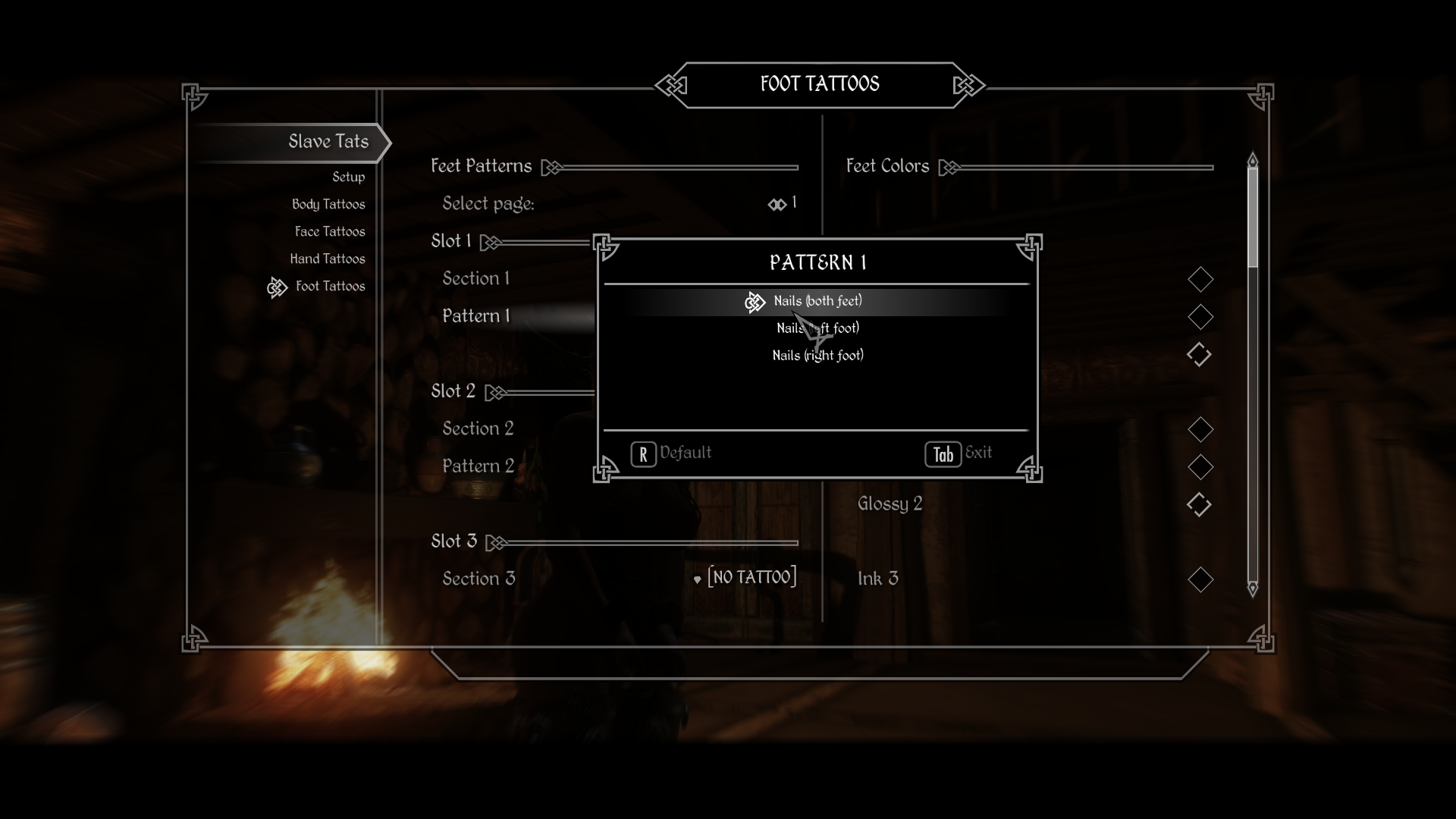The image size is (1456, 819).
Task: Click the left arrow of Select page control
Action: pyautogui.click(x=772, y=203)
